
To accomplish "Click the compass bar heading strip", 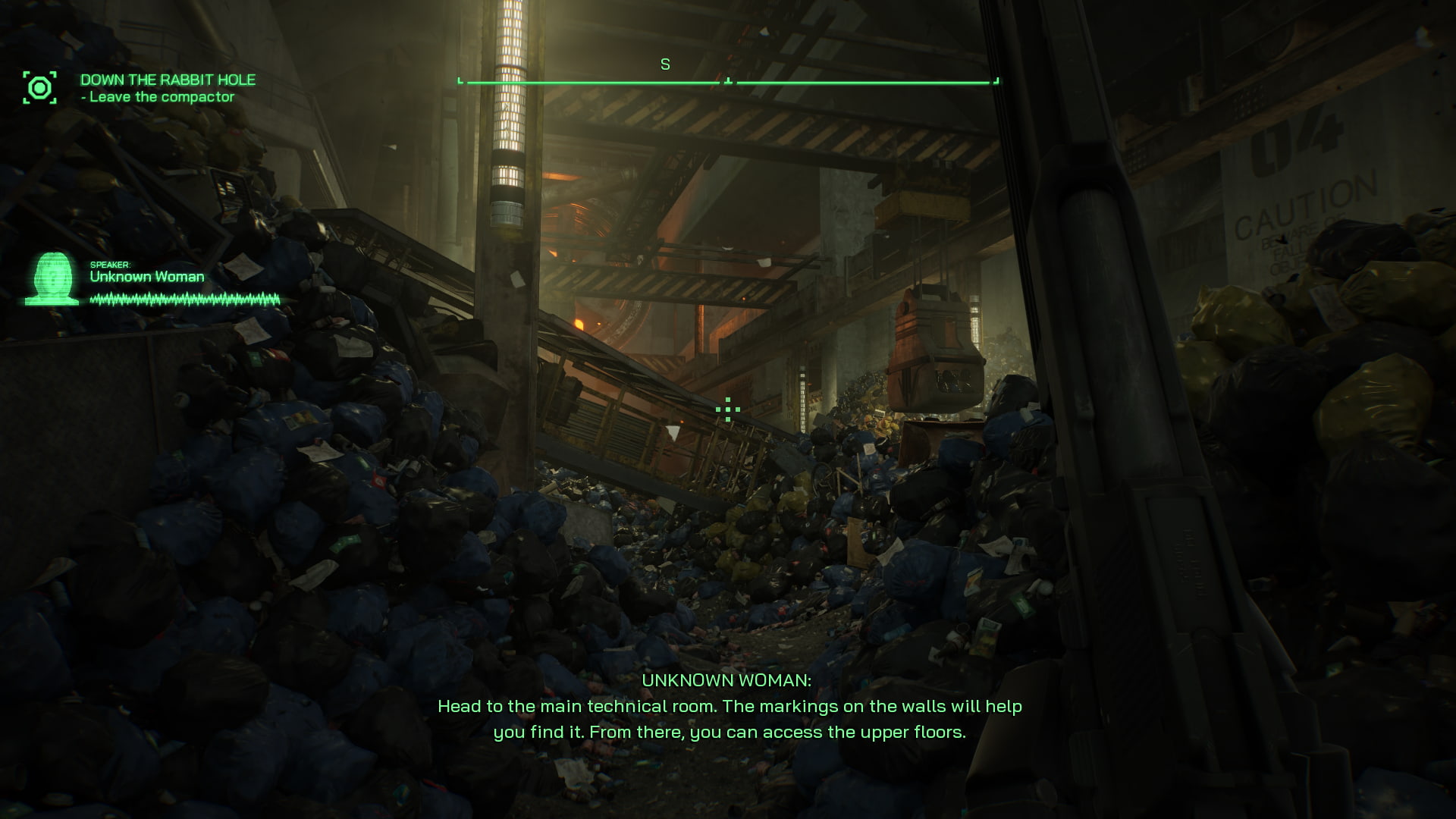I will [728, 80].
